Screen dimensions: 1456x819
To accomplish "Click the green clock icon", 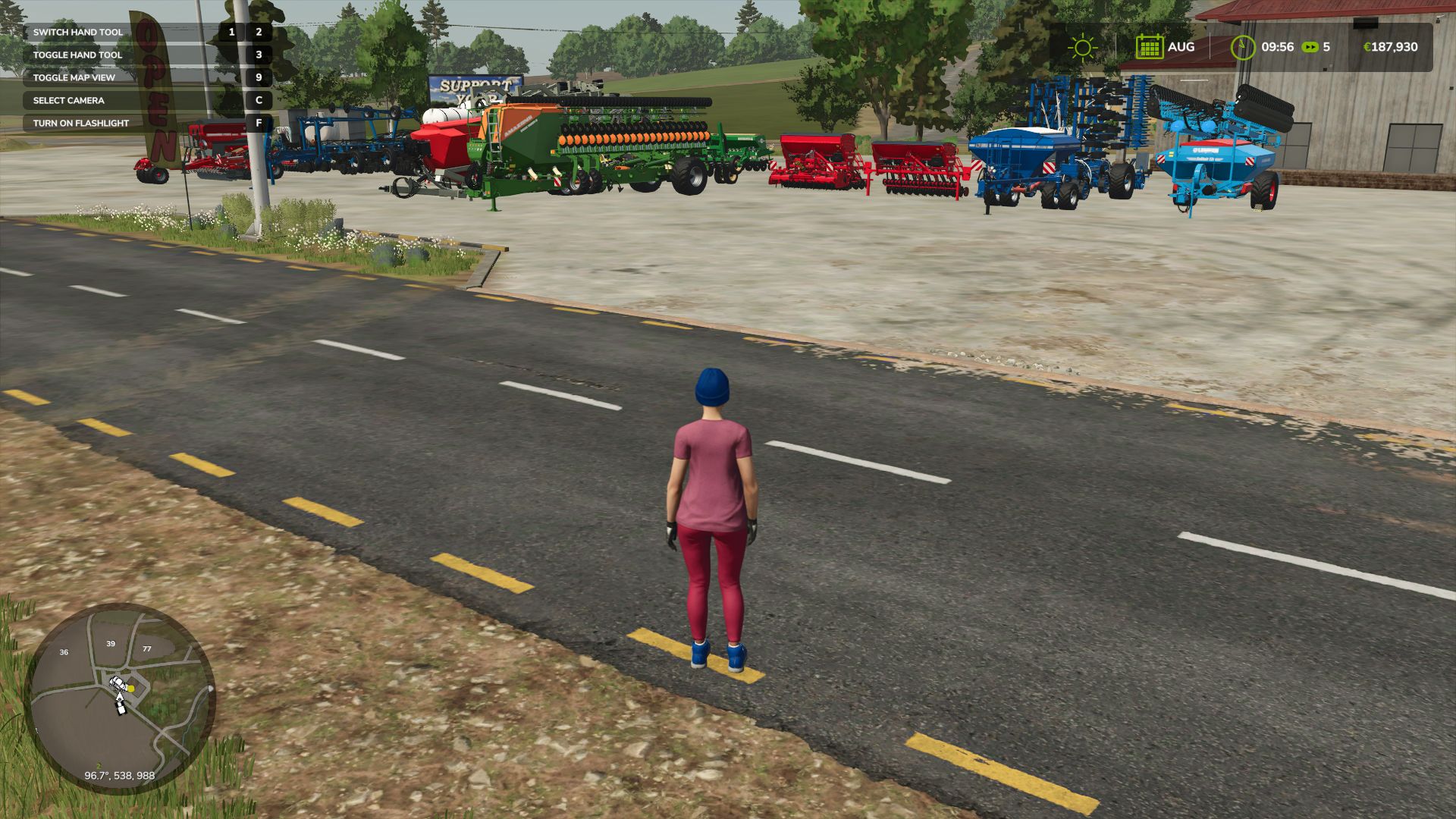I will (1242, 47).
